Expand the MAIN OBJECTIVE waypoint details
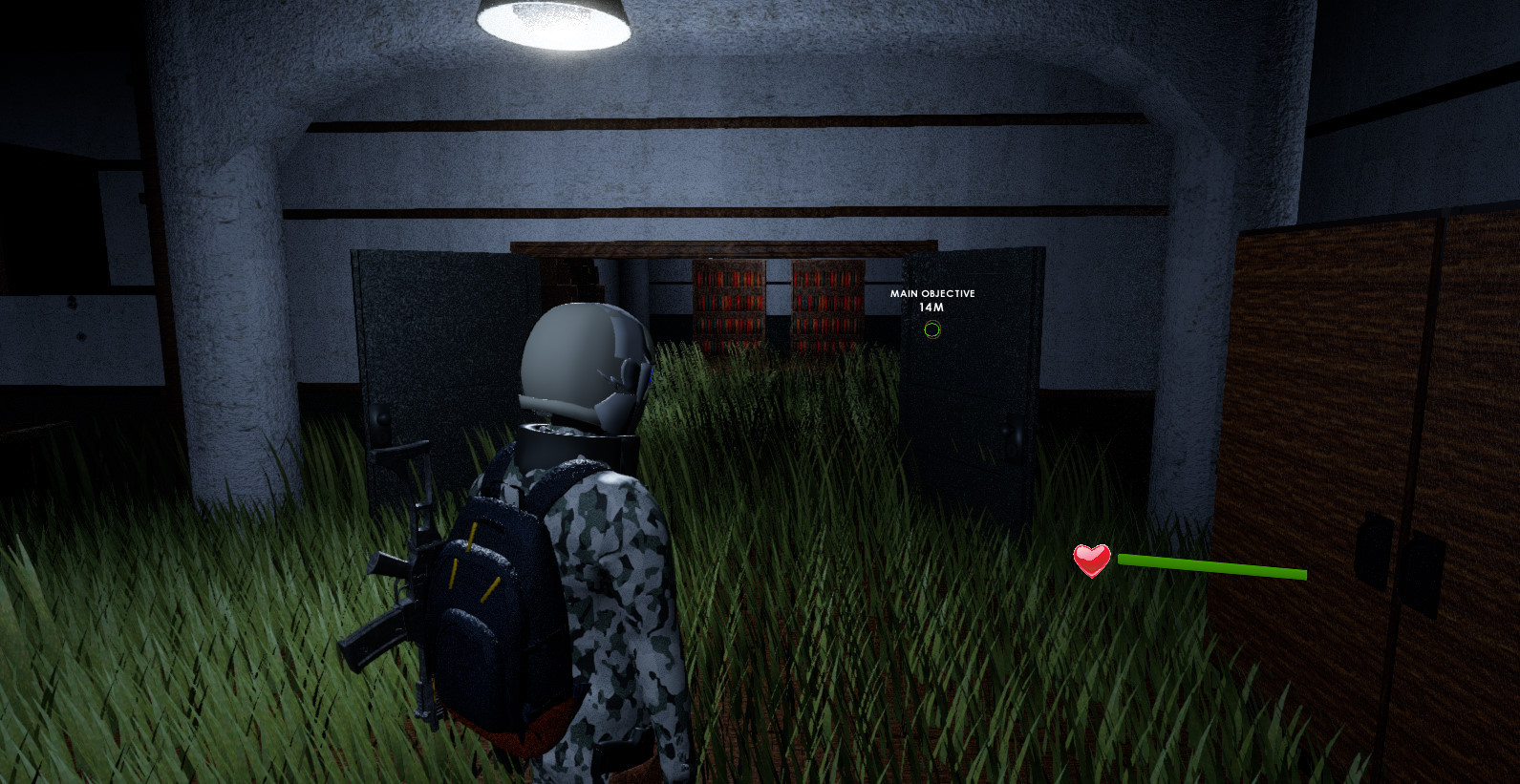Image resolution: width=1520 pixels, height=784 pixels. (x=933, y=293)
